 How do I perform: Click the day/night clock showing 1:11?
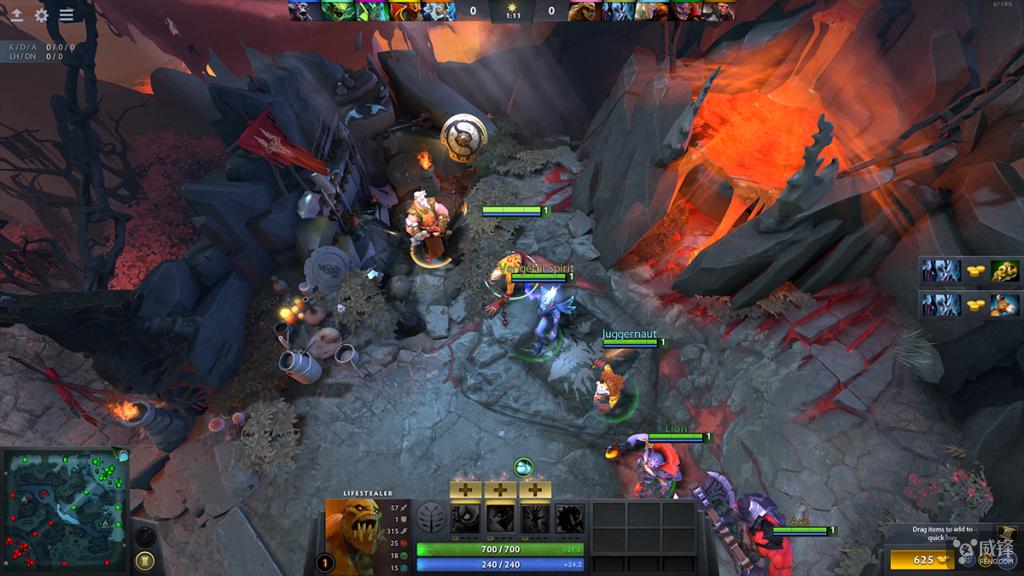512,12
